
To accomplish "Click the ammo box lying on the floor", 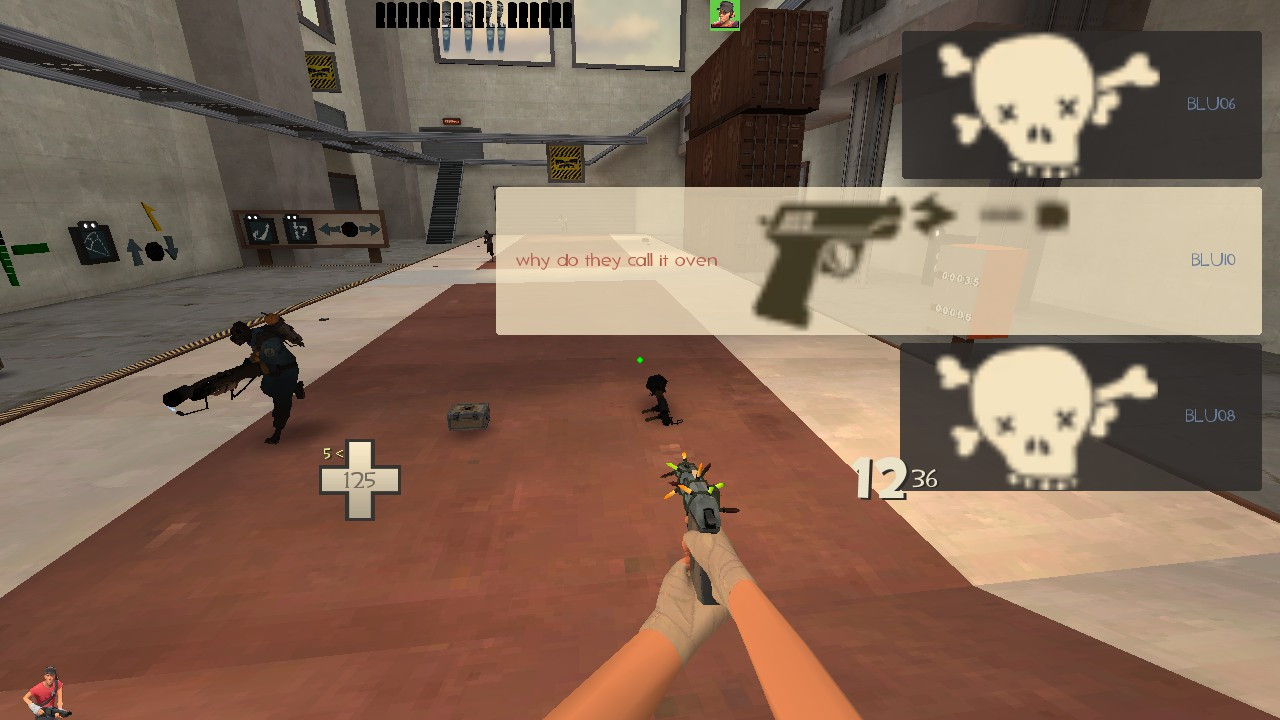I will pyautogui.click(x=467, y=411).
